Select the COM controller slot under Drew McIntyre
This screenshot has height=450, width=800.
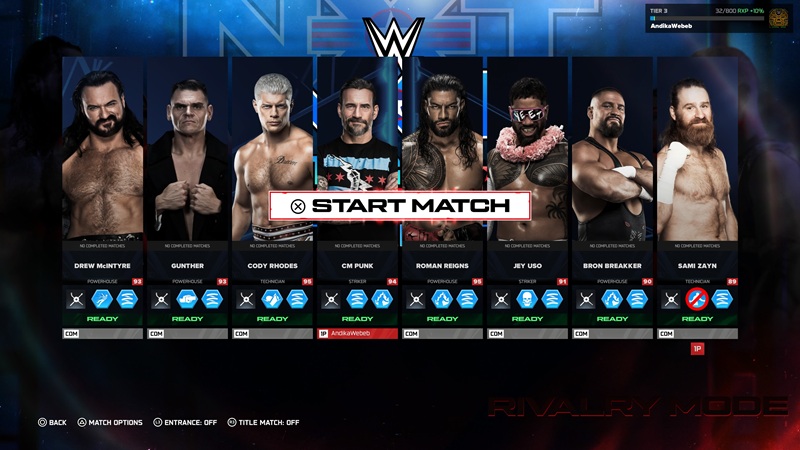pyautogui.click(x=103, y=333)
